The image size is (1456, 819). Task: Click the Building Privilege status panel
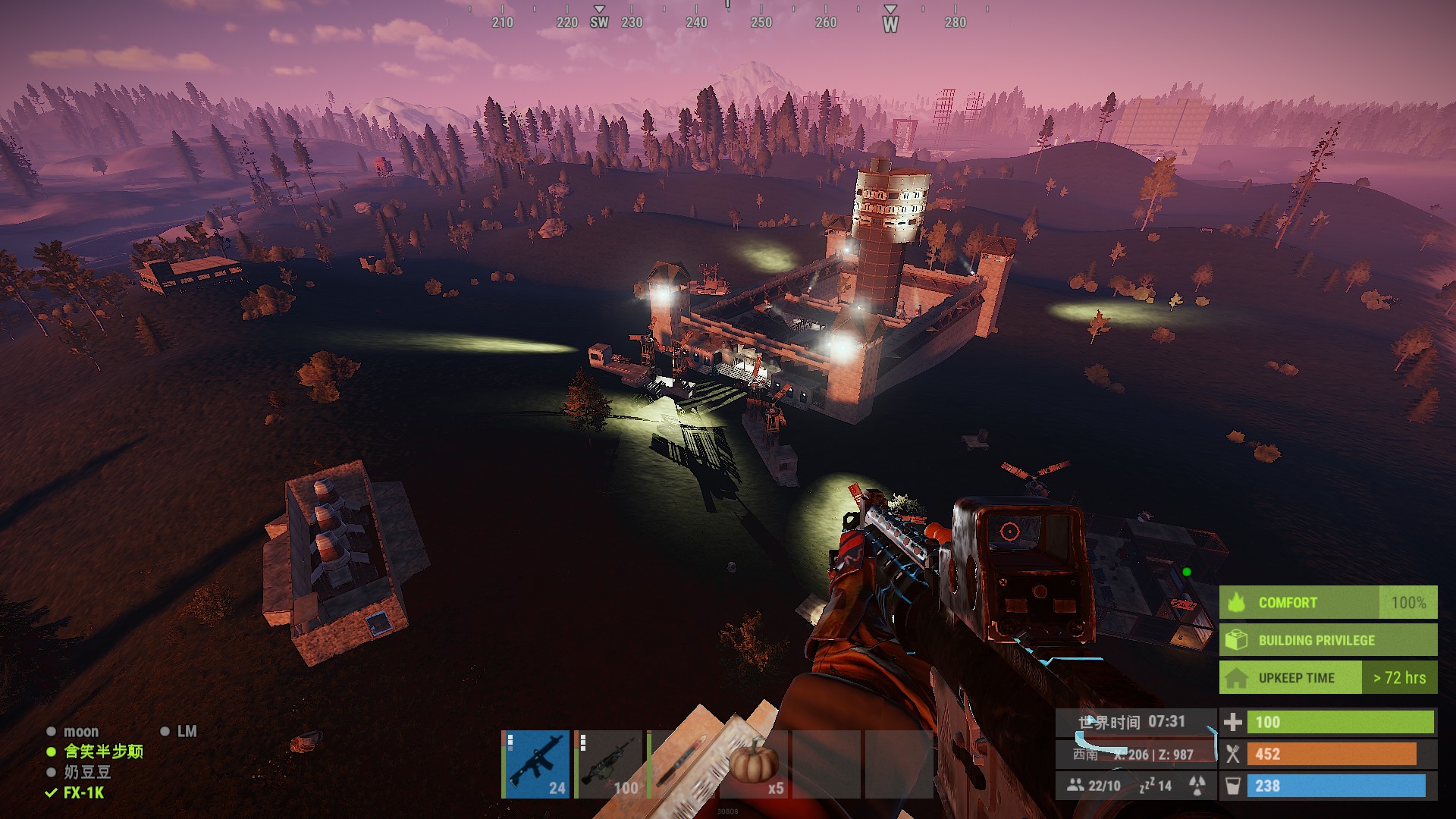click(x=1327, y=640)
